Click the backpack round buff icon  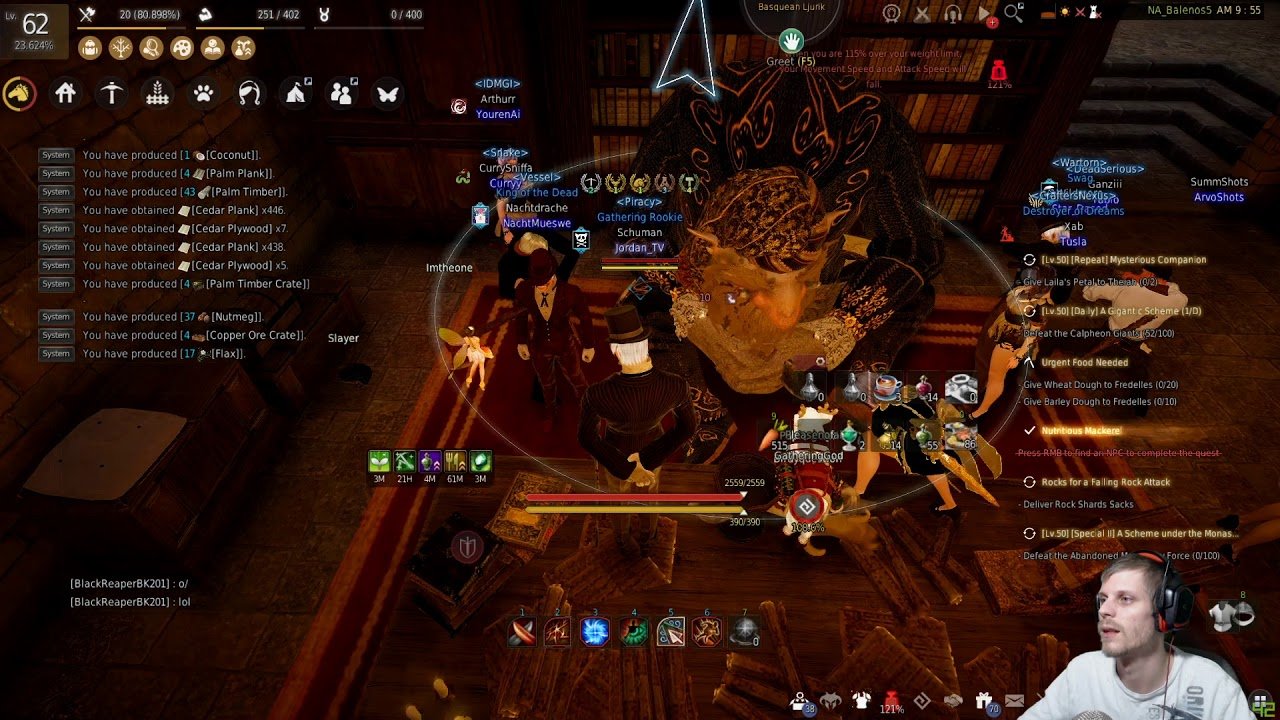tap(90, 47)
